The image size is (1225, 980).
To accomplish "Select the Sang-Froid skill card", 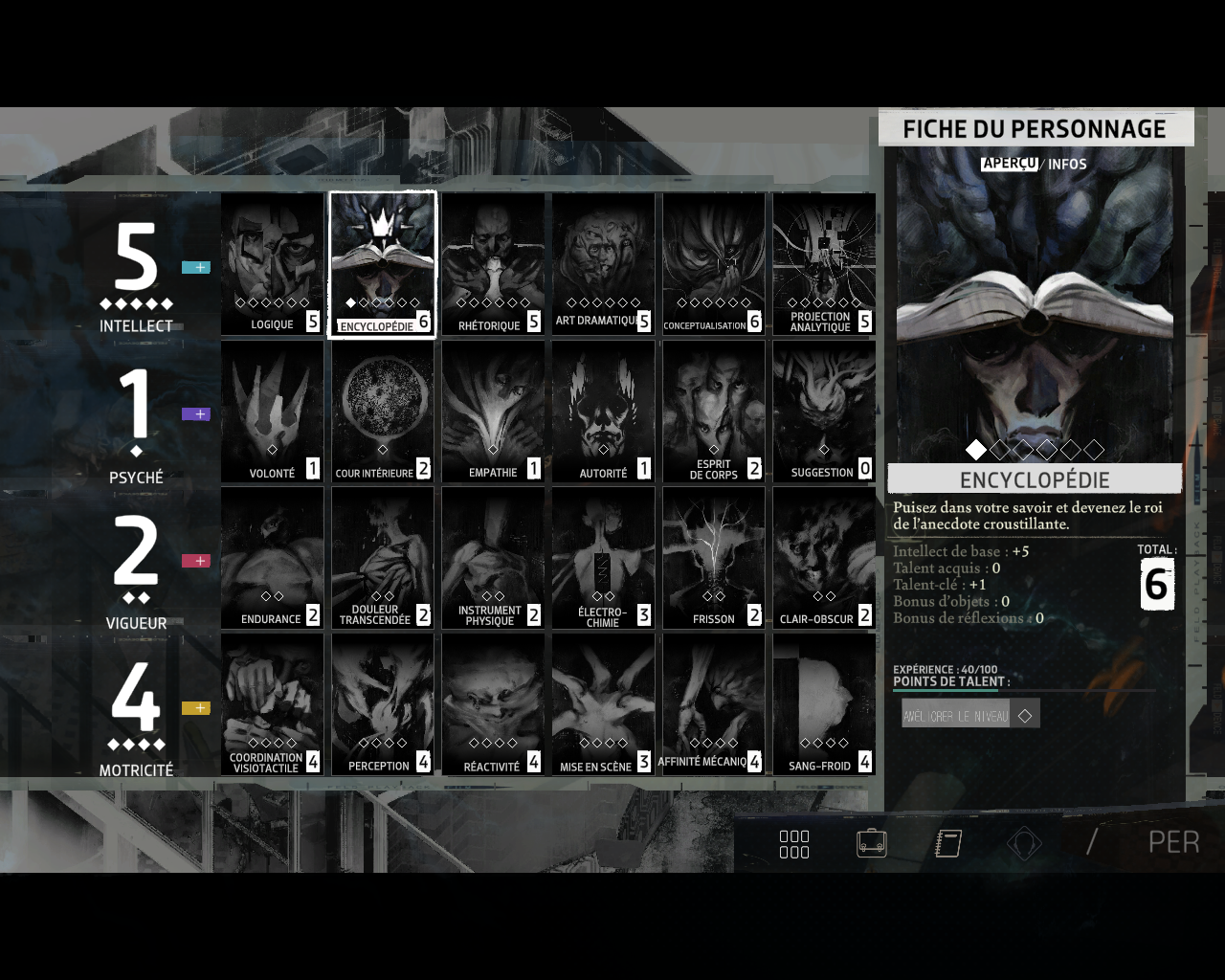I will coord(824,704).
